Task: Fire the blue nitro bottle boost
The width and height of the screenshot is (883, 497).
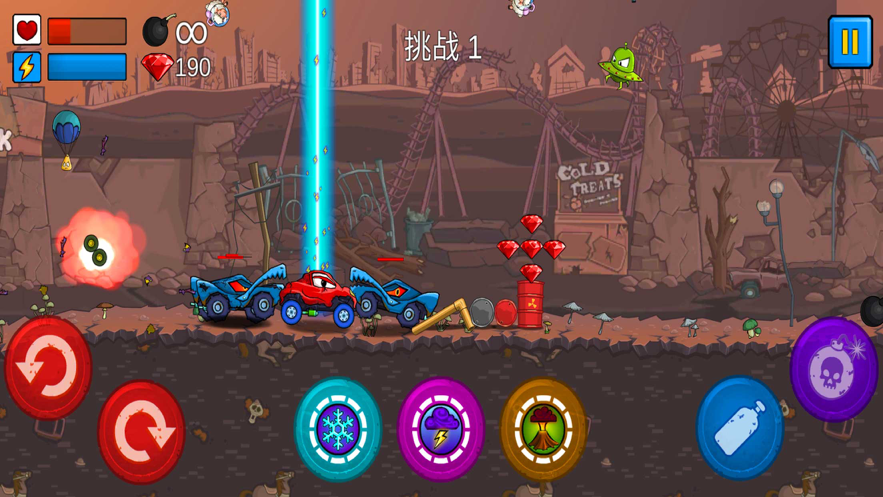Action: point(740,427)
